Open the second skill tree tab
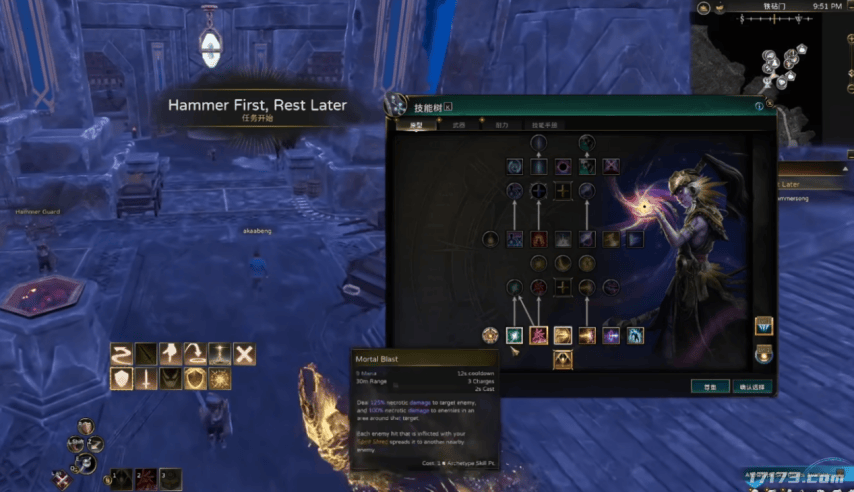This screenshot has height=492, width=854. (459, 125)
